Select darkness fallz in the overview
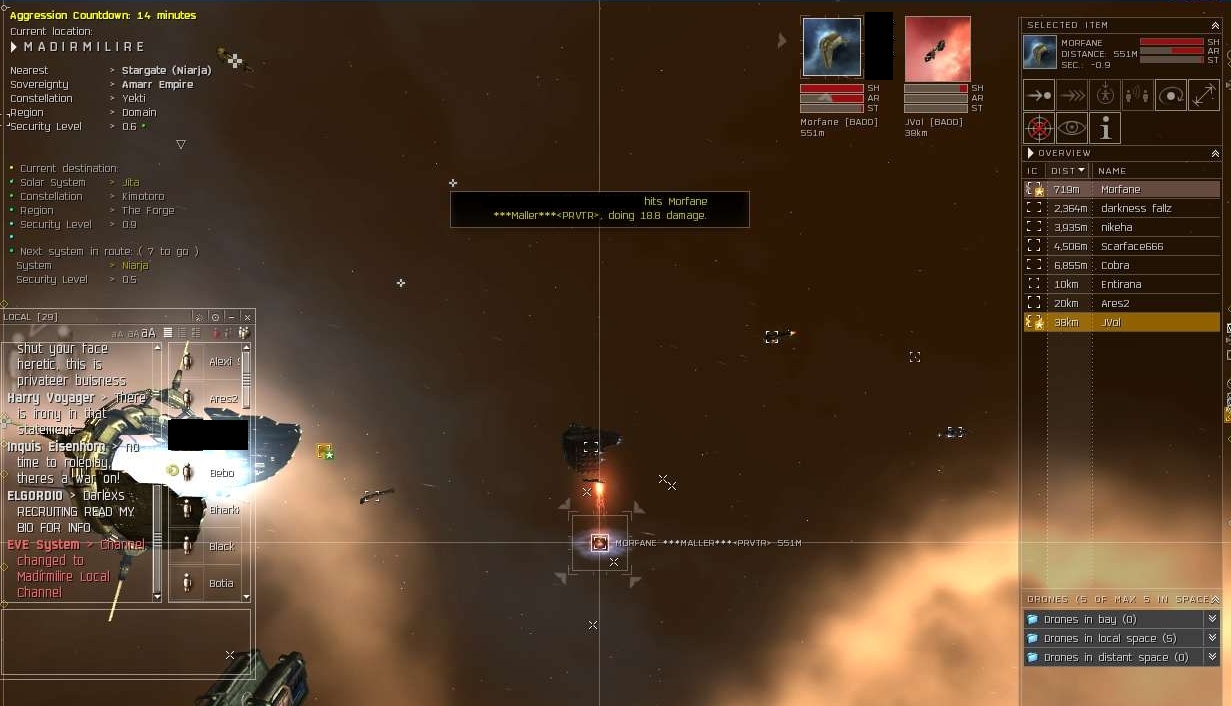1231x706 pixels. click(x=1135, y=208)
